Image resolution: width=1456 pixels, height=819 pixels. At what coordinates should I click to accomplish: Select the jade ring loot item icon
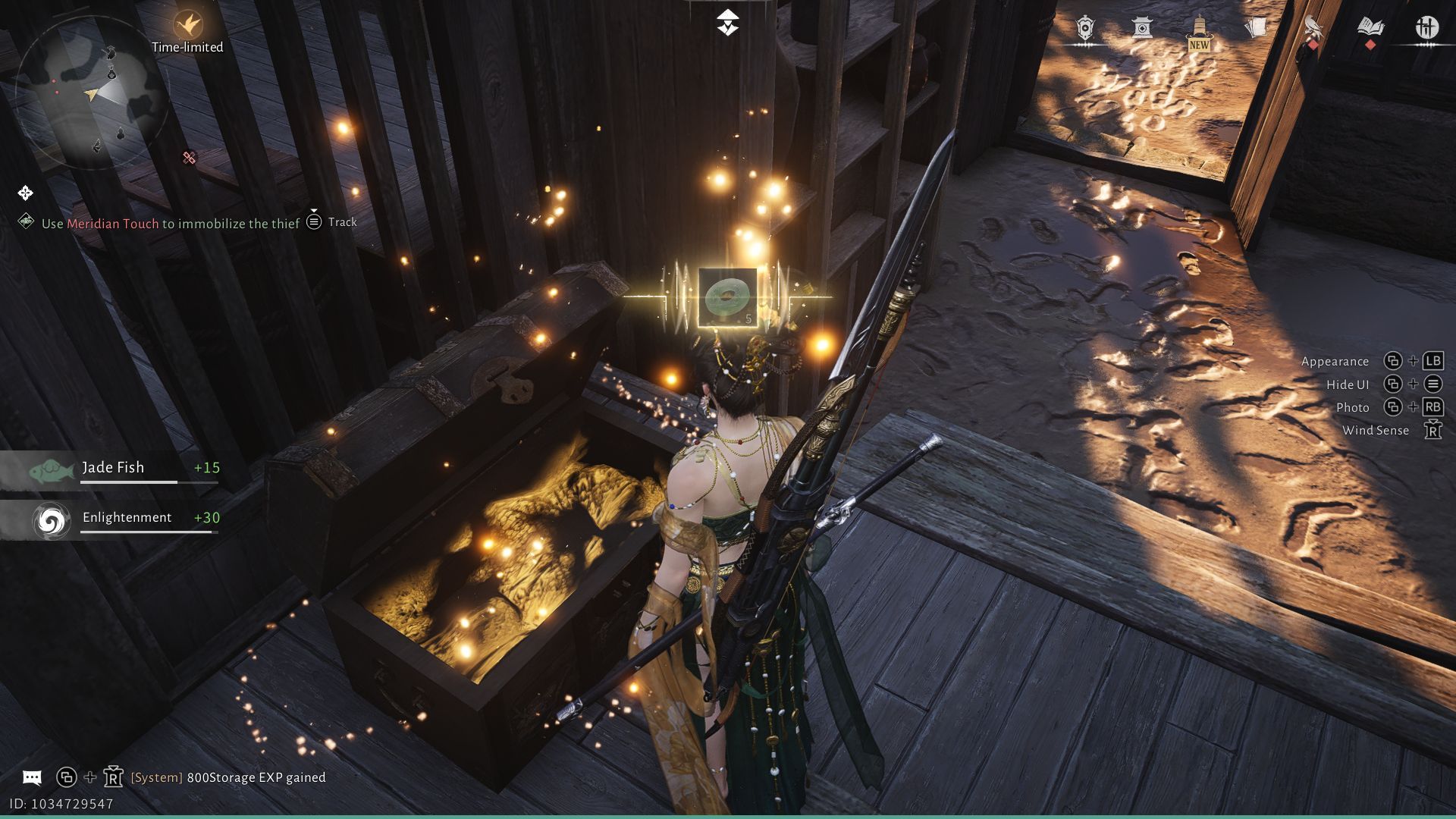pos(727,298)
